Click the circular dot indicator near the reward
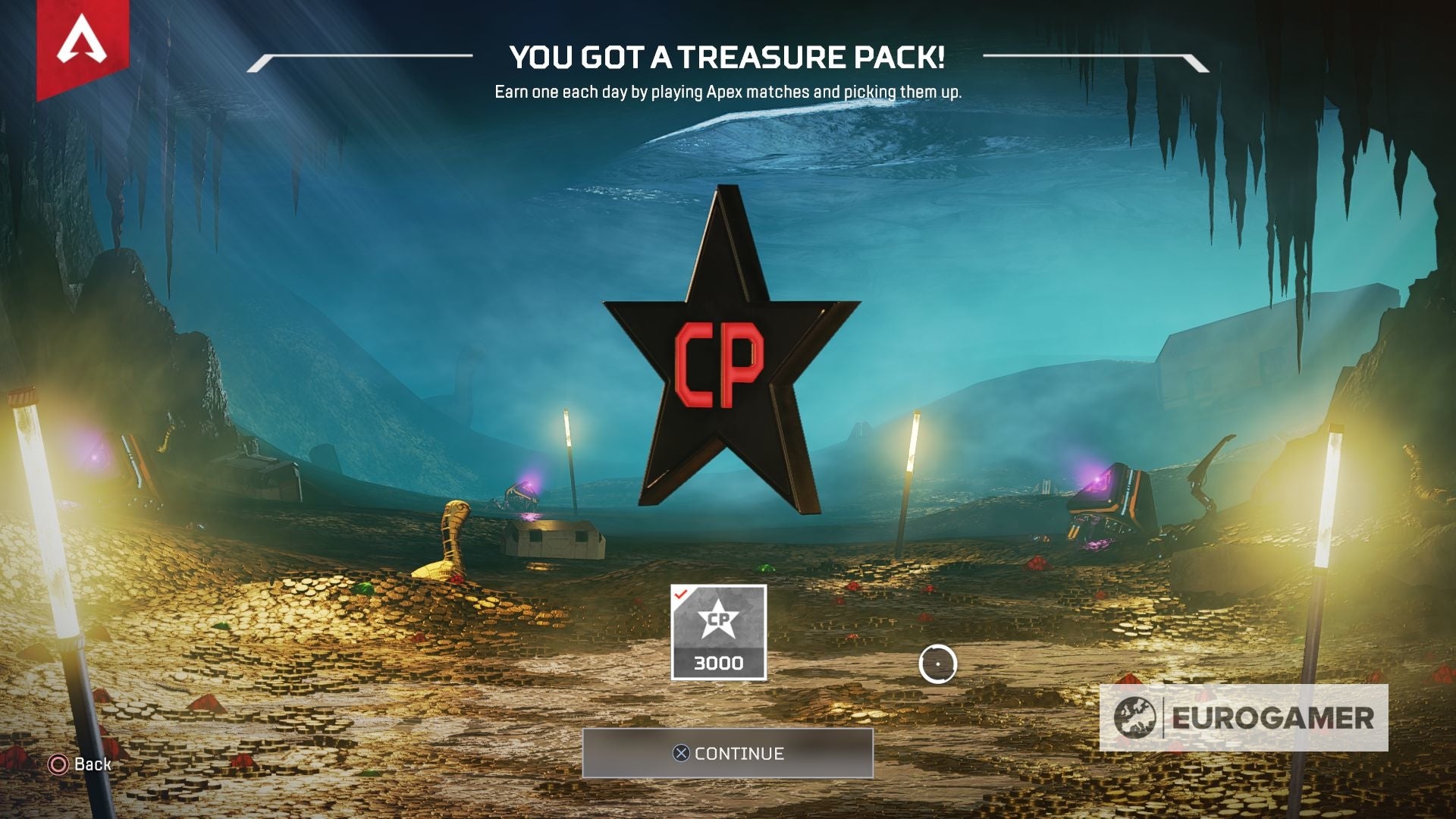This screenshot has width=1456, height=819. 939,663
